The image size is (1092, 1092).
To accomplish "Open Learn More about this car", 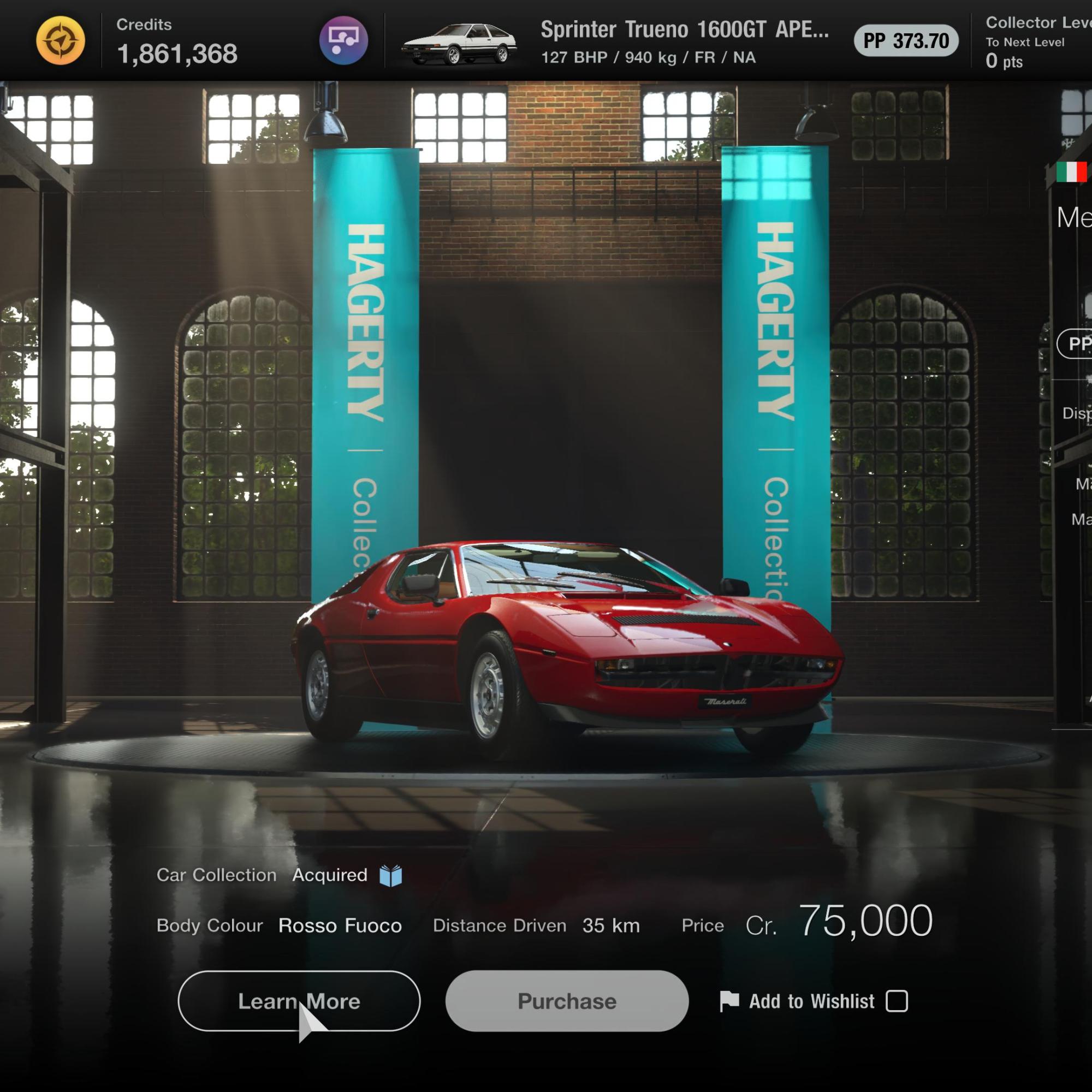I will click(299, 1001).
